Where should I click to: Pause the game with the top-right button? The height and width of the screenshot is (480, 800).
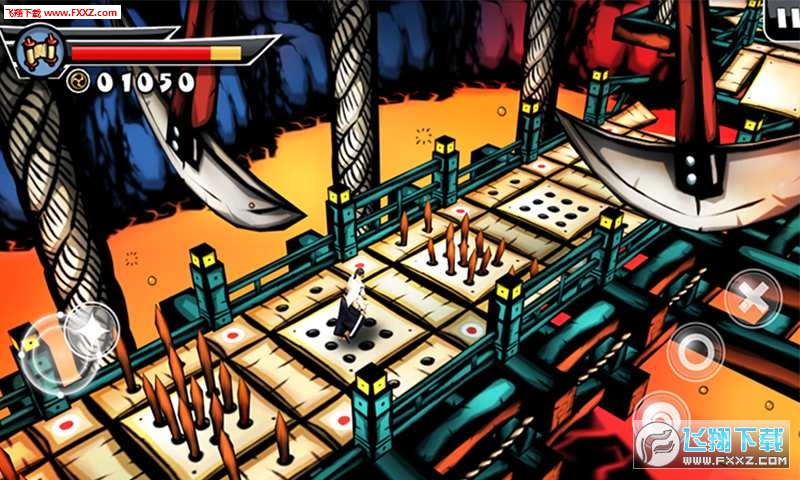(780, 17)
